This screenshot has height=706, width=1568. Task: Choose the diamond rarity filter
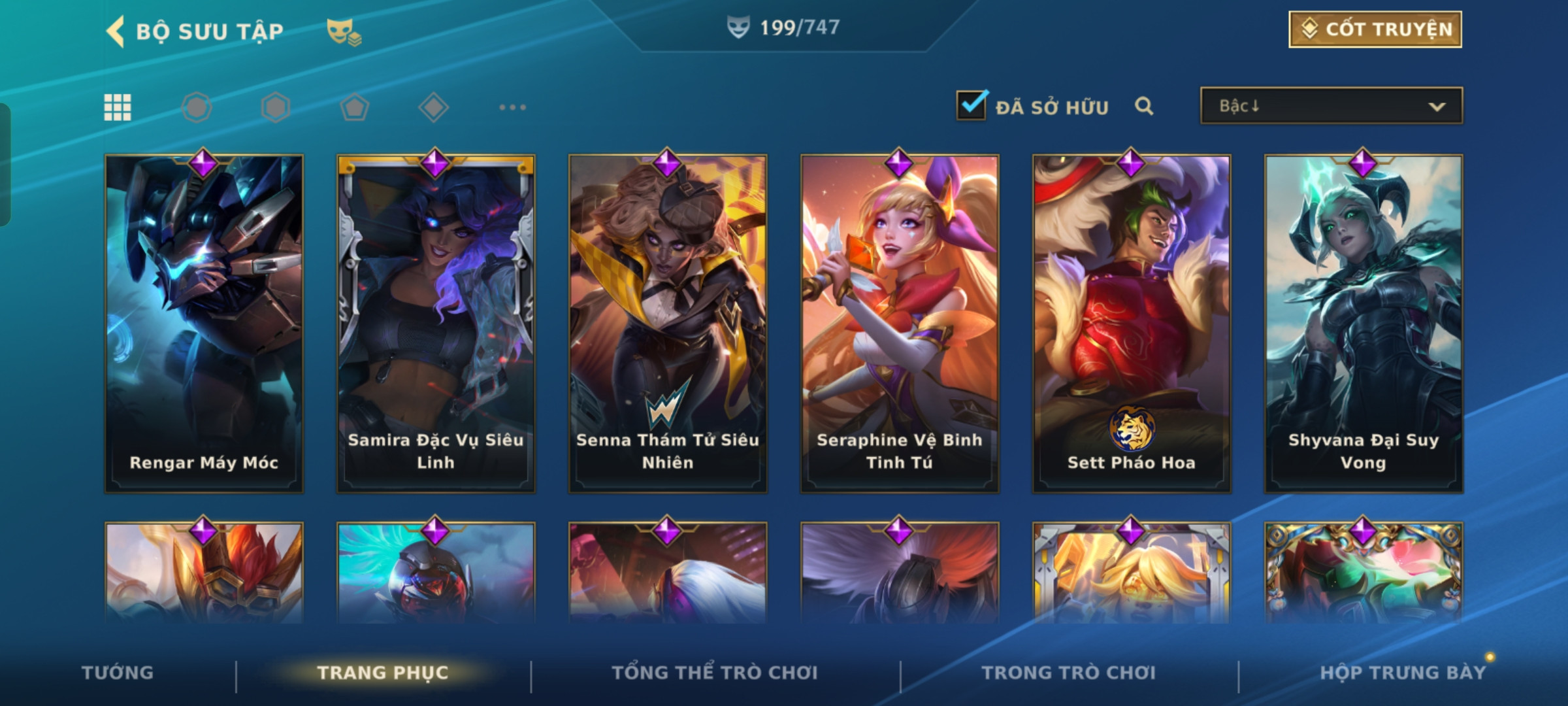[x=433, y=107]
